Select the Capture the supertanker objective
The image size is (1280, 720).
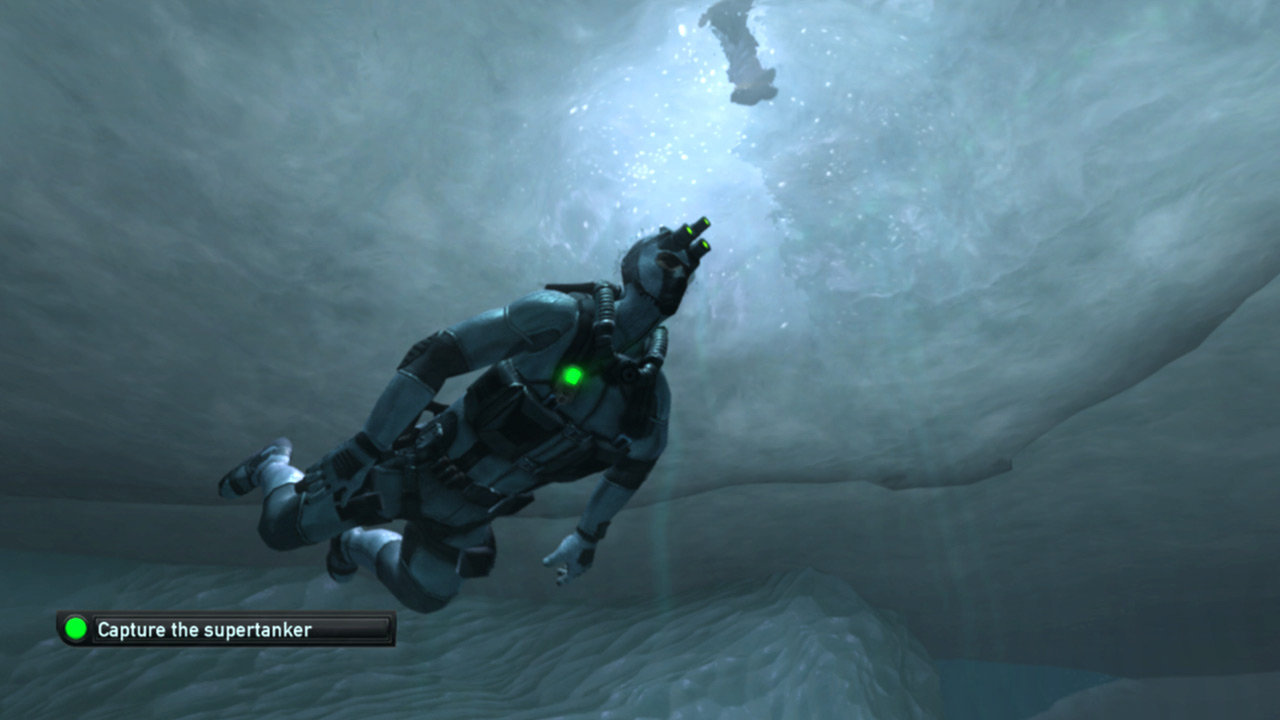click(x=226, y=629)
